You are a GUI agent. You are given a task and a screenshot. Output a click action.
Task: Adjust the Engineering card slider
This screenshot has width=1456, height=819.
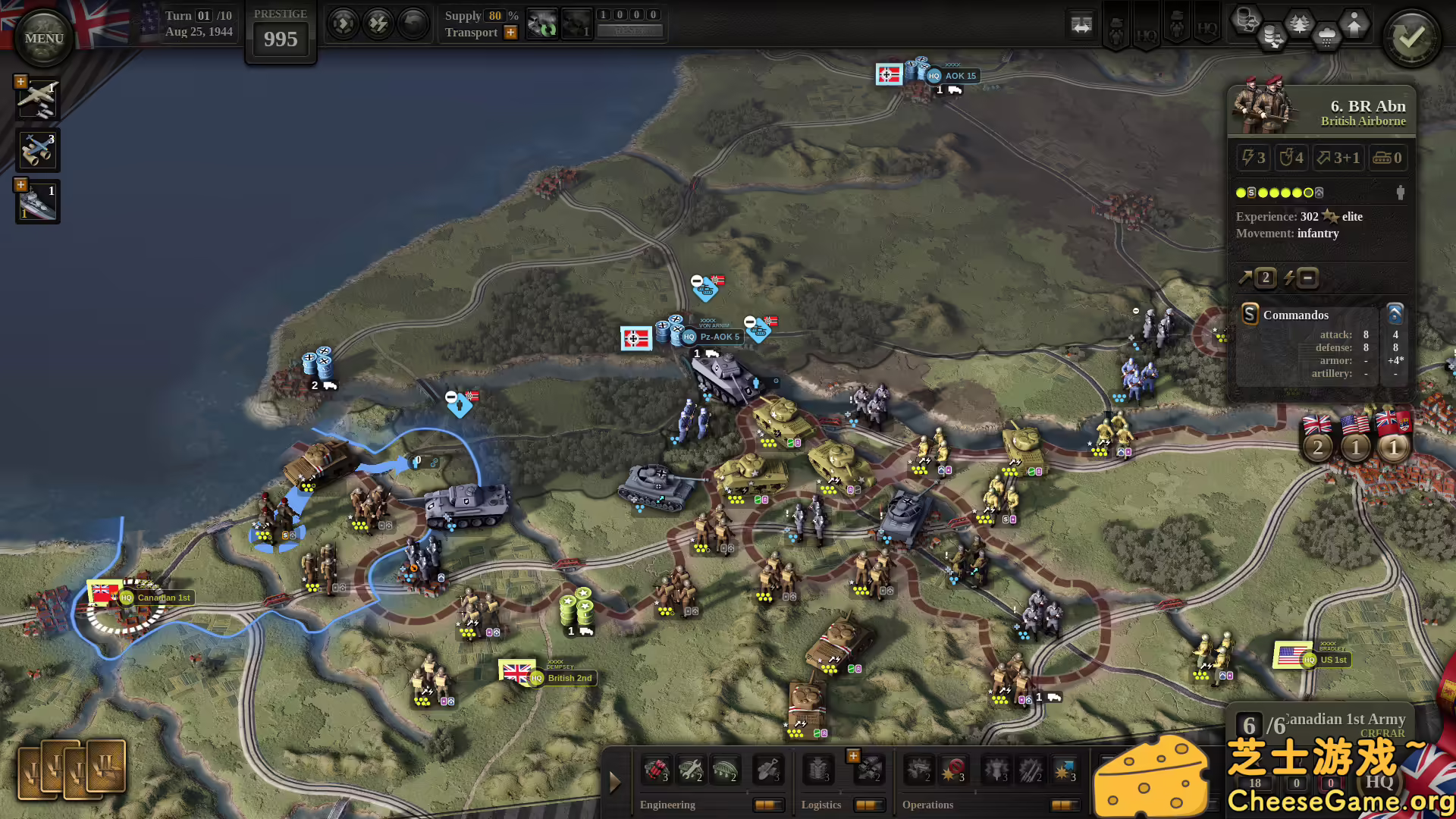[x=768, y=805]
